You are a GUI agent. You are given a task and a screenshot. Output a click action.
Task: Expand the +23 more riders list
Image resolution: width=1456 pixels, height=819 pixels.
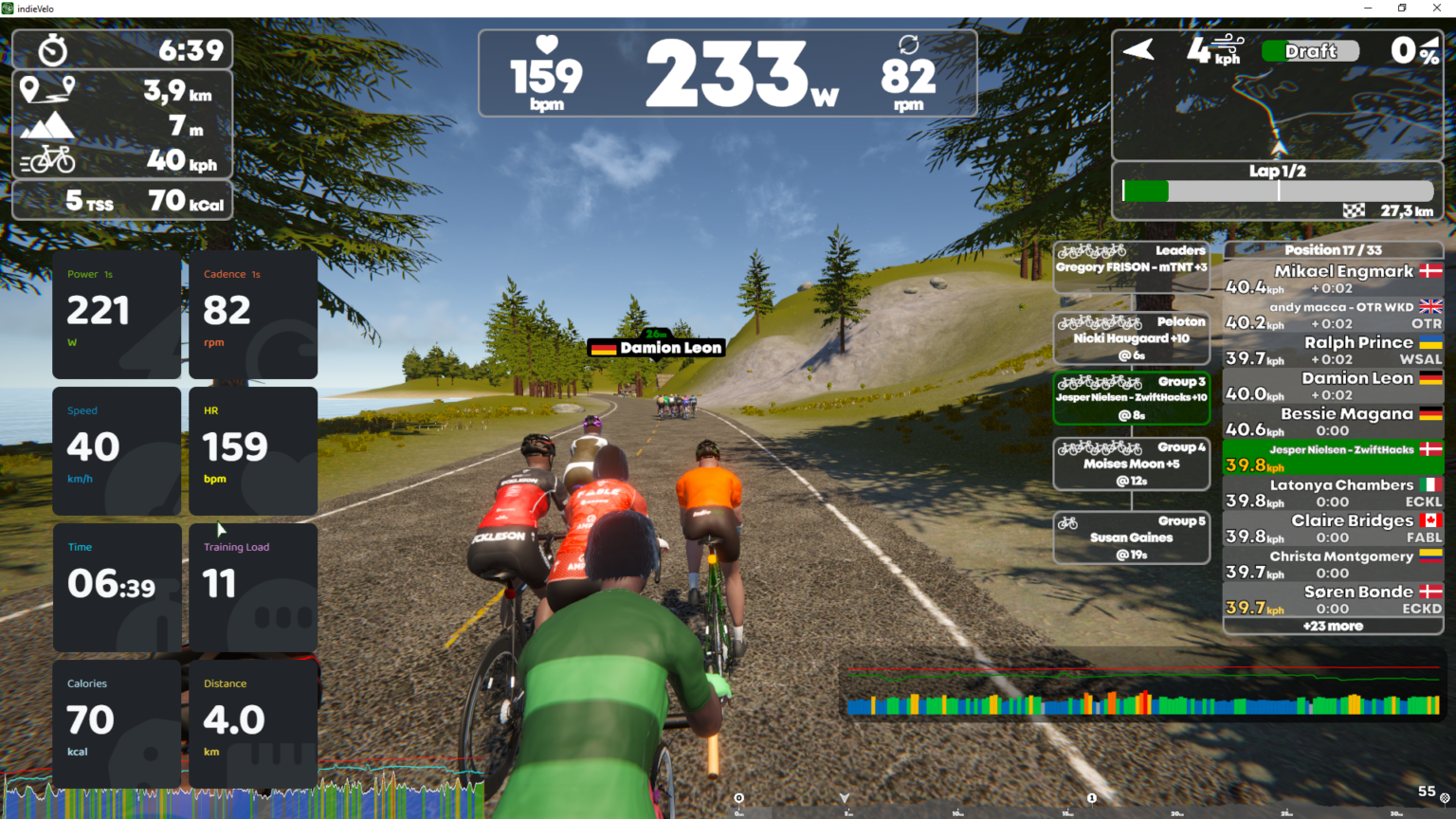point(1332,626)
